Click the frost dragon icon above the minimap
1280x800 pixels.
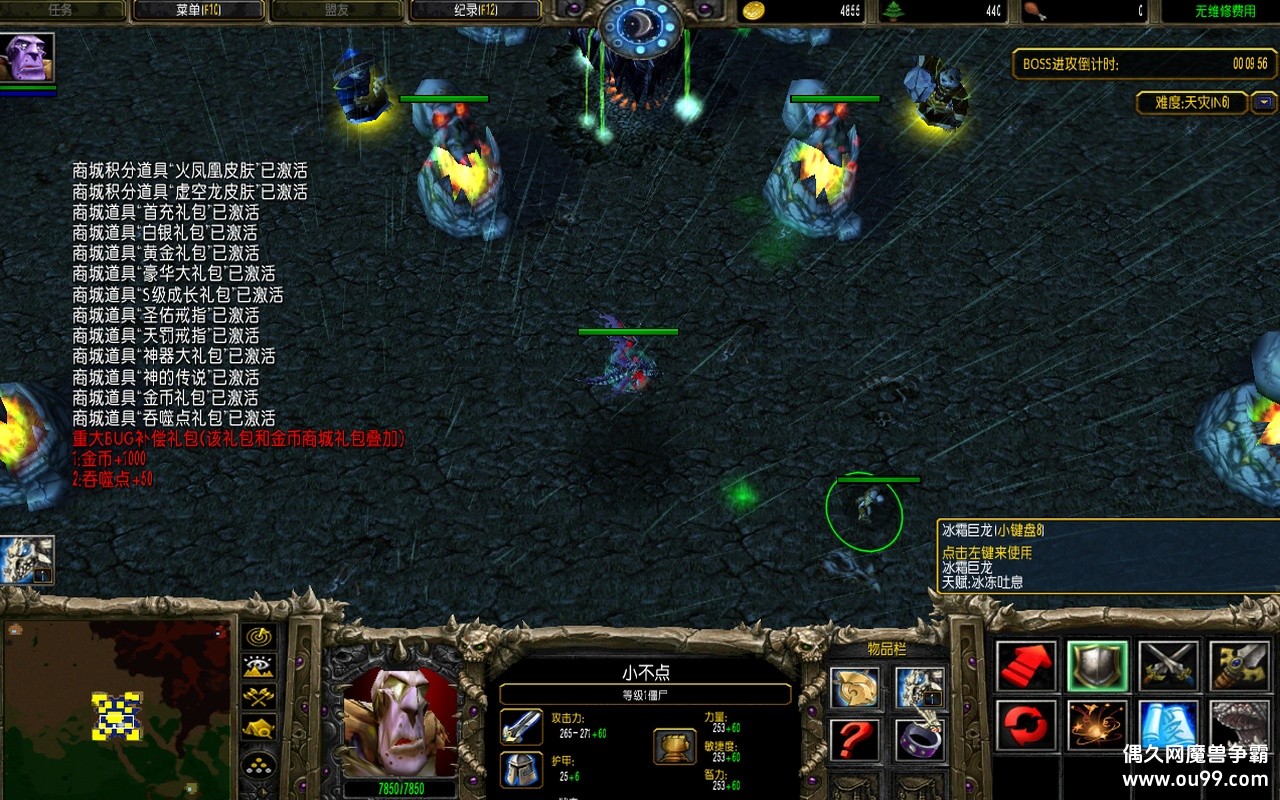click(x=27, y=560)
